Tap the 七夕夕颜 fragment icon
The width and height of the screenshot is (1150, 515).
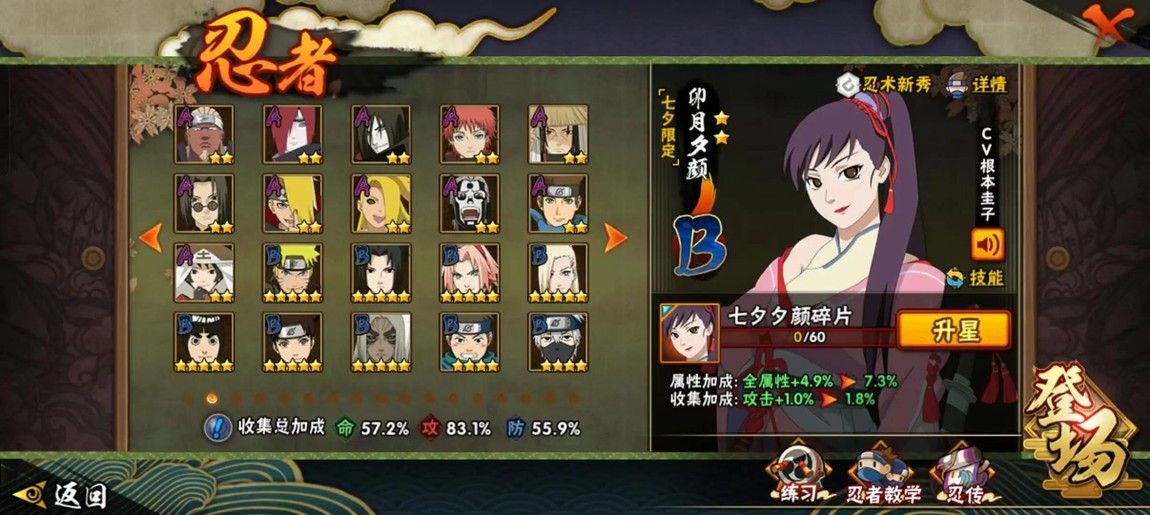689,332
